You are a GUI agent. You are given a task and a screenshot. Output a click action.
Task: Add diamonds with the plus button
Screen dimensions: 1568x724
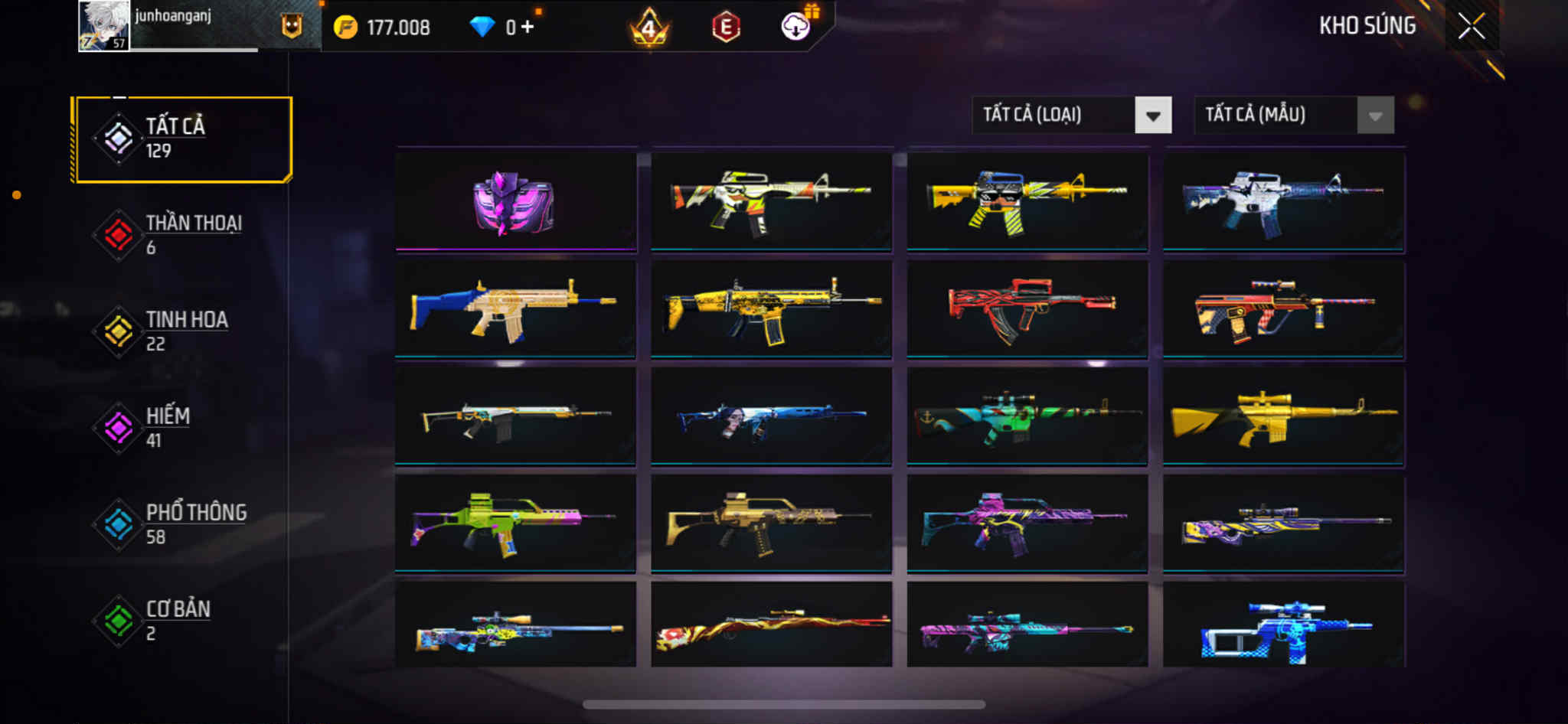(x=528, y=28)
